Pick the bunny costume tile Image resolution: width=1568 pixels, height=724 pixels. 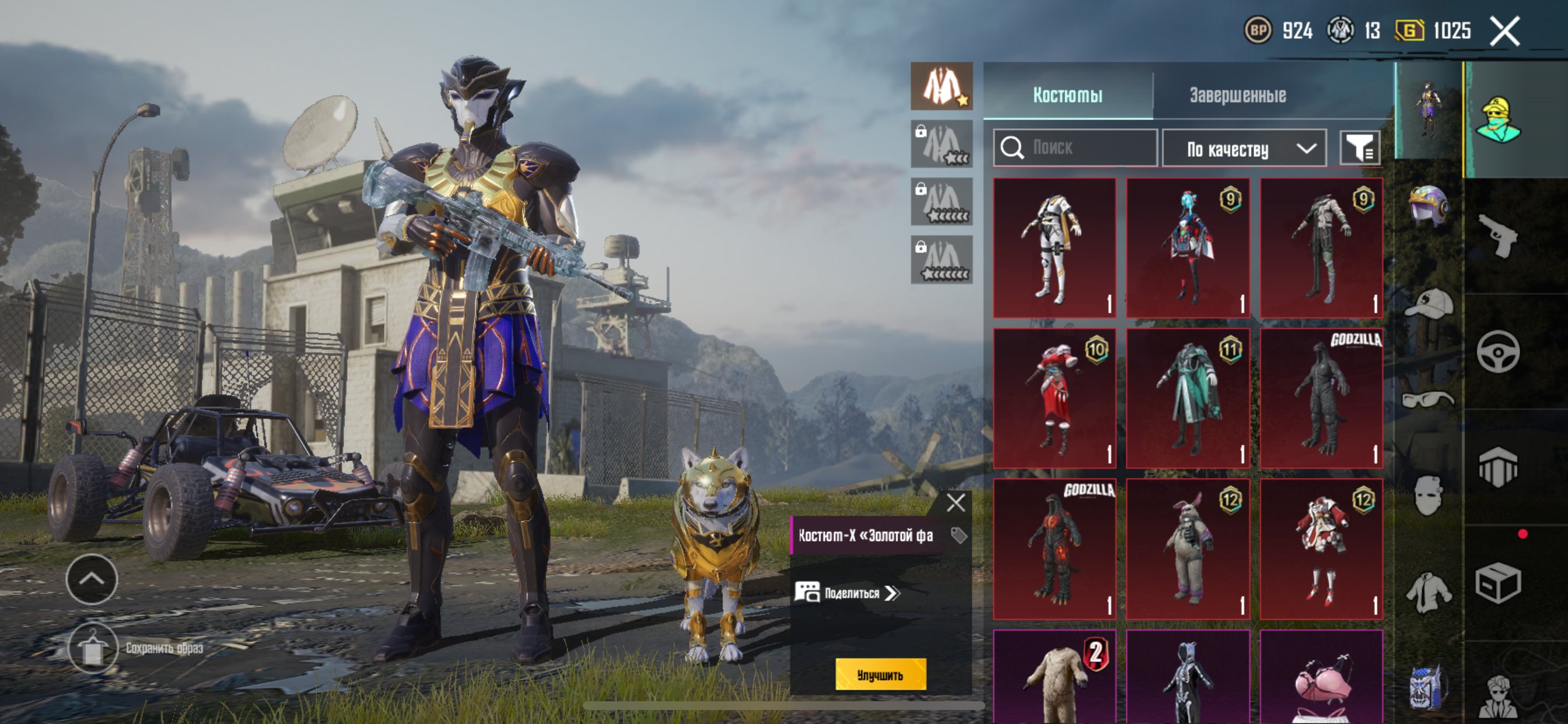1188,548
